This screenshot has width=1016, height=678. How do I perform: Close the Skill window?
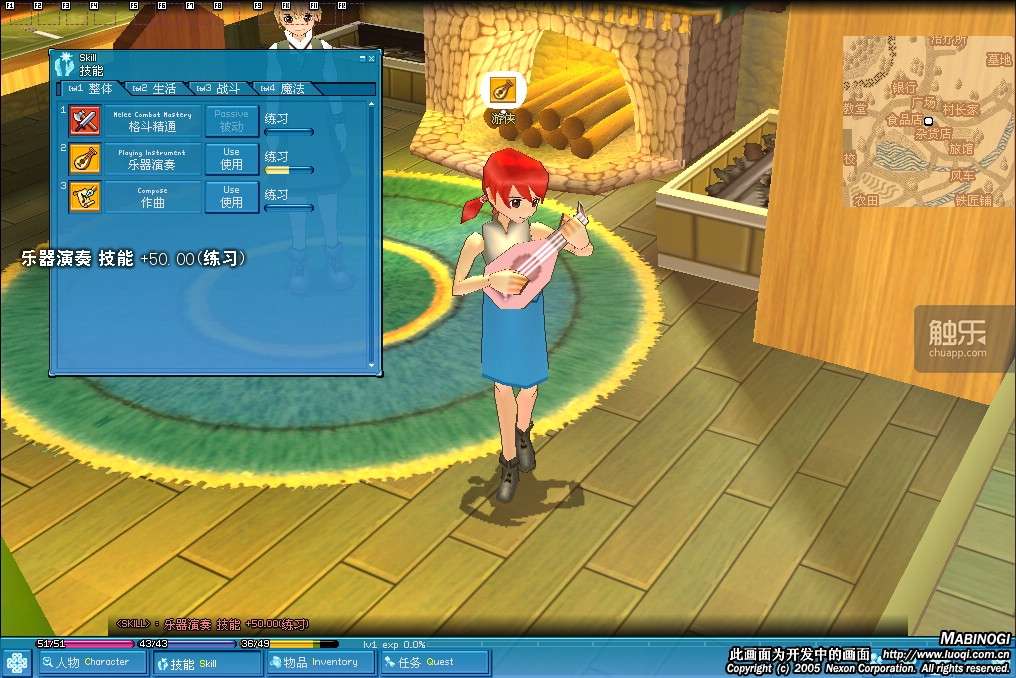tap(372, 59)
